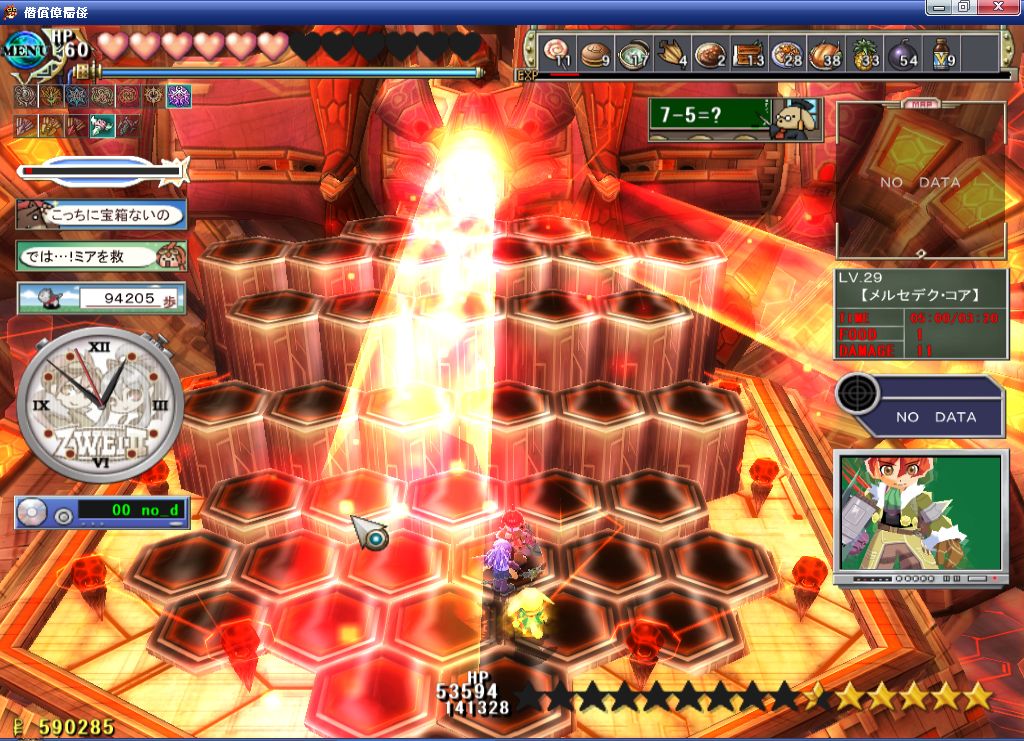
Task: Select the hamburger food slot
Action: 594,53
